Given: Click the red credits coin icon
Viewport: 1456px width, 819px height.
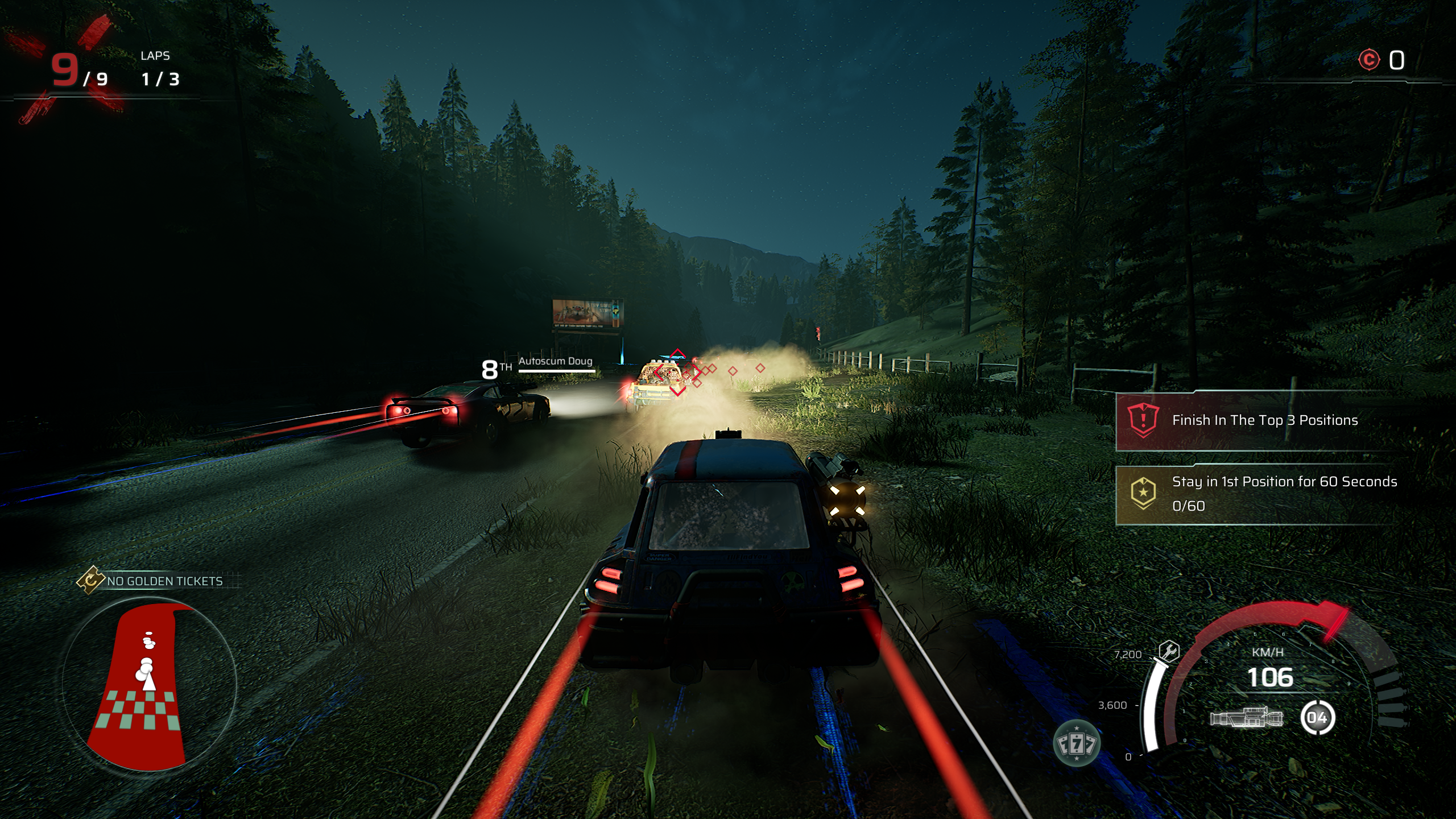Looking at the screenshot, I should tap(1369, 60).
